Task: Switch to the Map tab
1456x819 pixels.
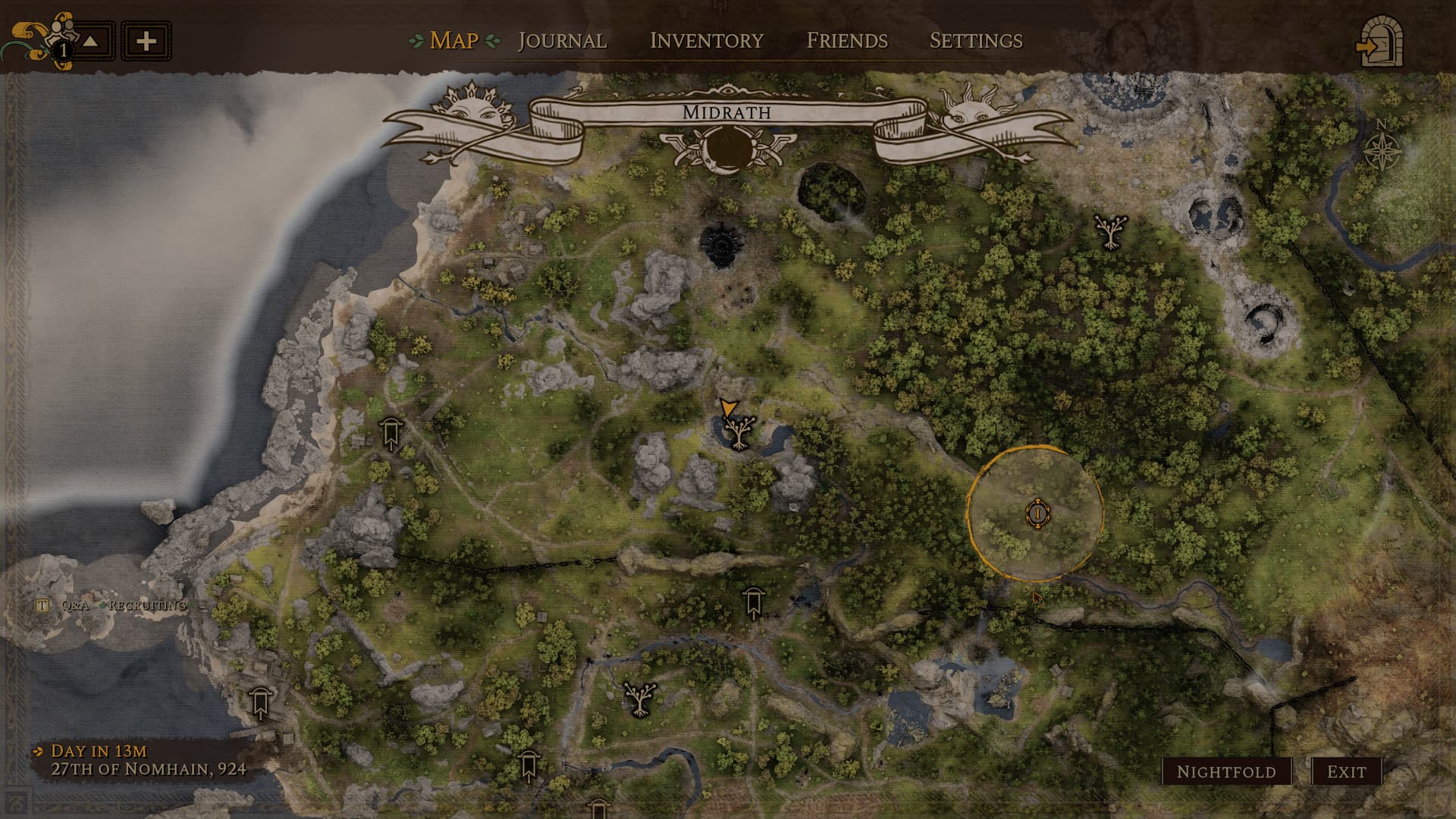Action: click(x=453, y=40)
